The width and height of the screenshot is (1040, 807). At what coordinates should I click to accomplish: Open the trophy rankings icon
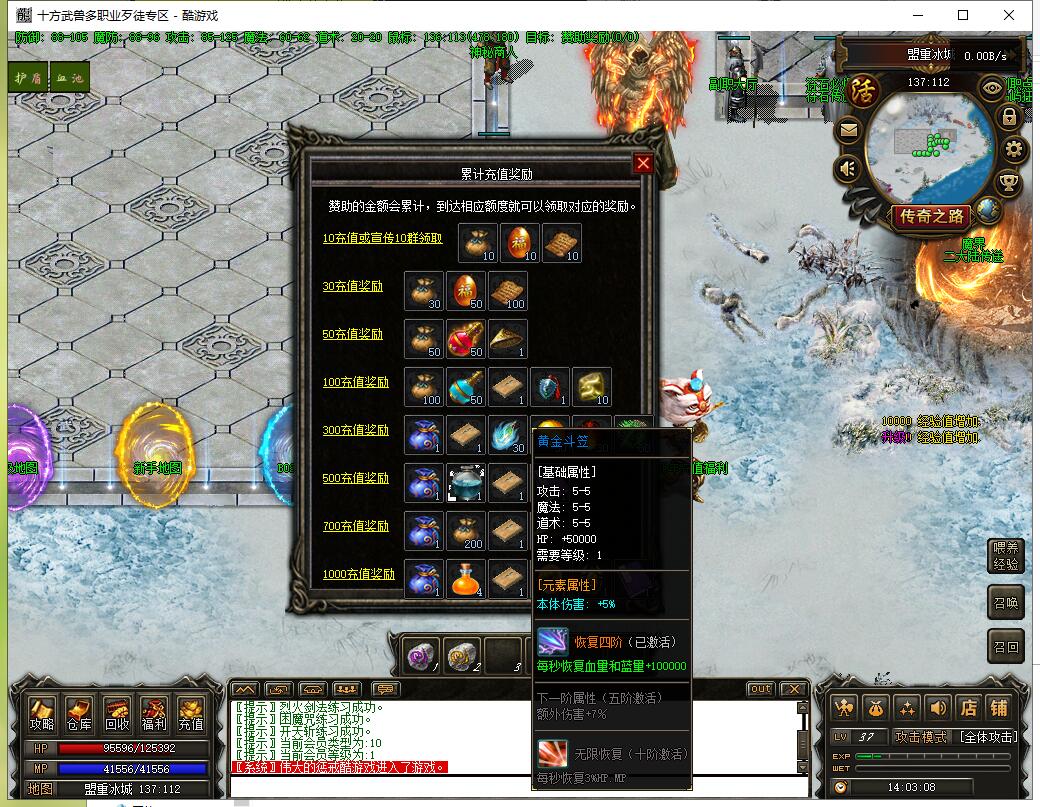tap(1010, 183)
